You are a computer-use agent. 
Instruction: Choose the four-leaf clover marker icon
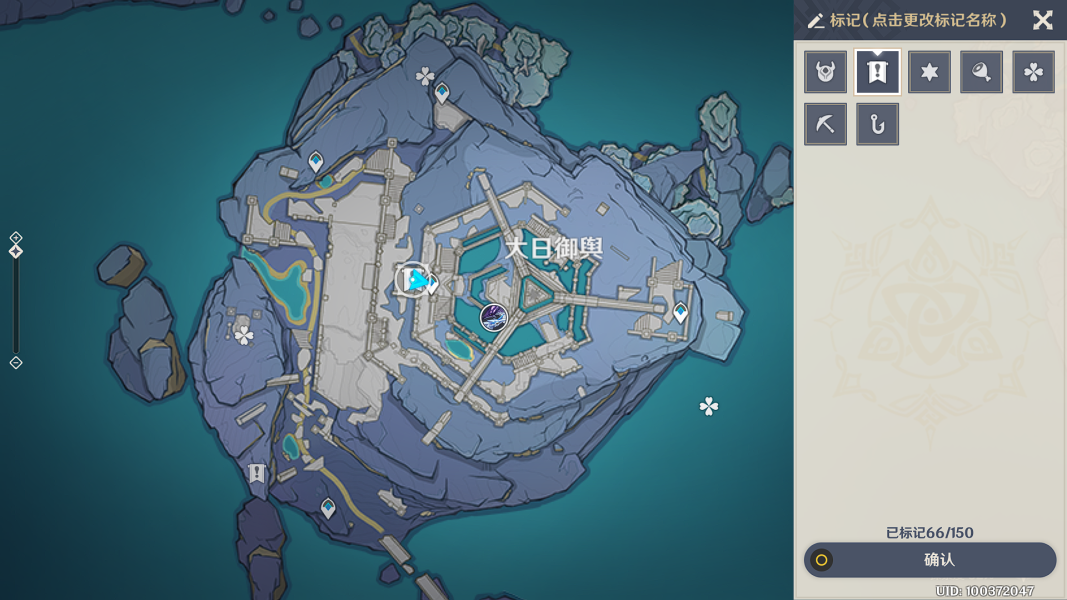1034,72
